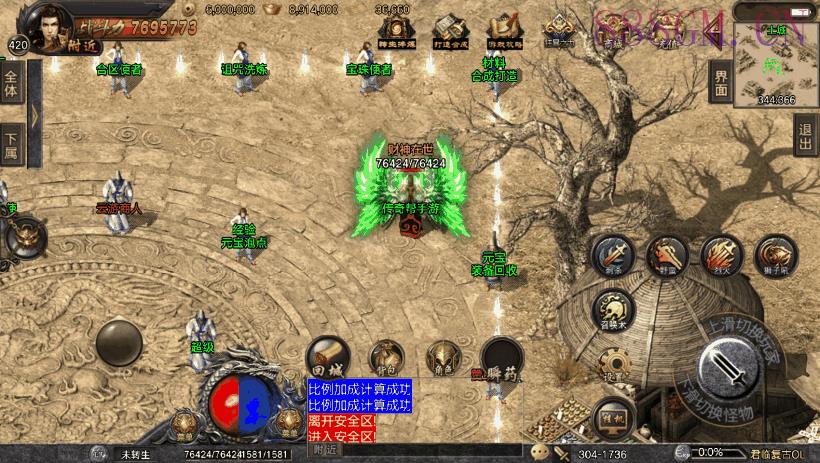Use the 瞬药 instant potion slot
This screenshot has height=463, width=820.
(x=500, y=358)
